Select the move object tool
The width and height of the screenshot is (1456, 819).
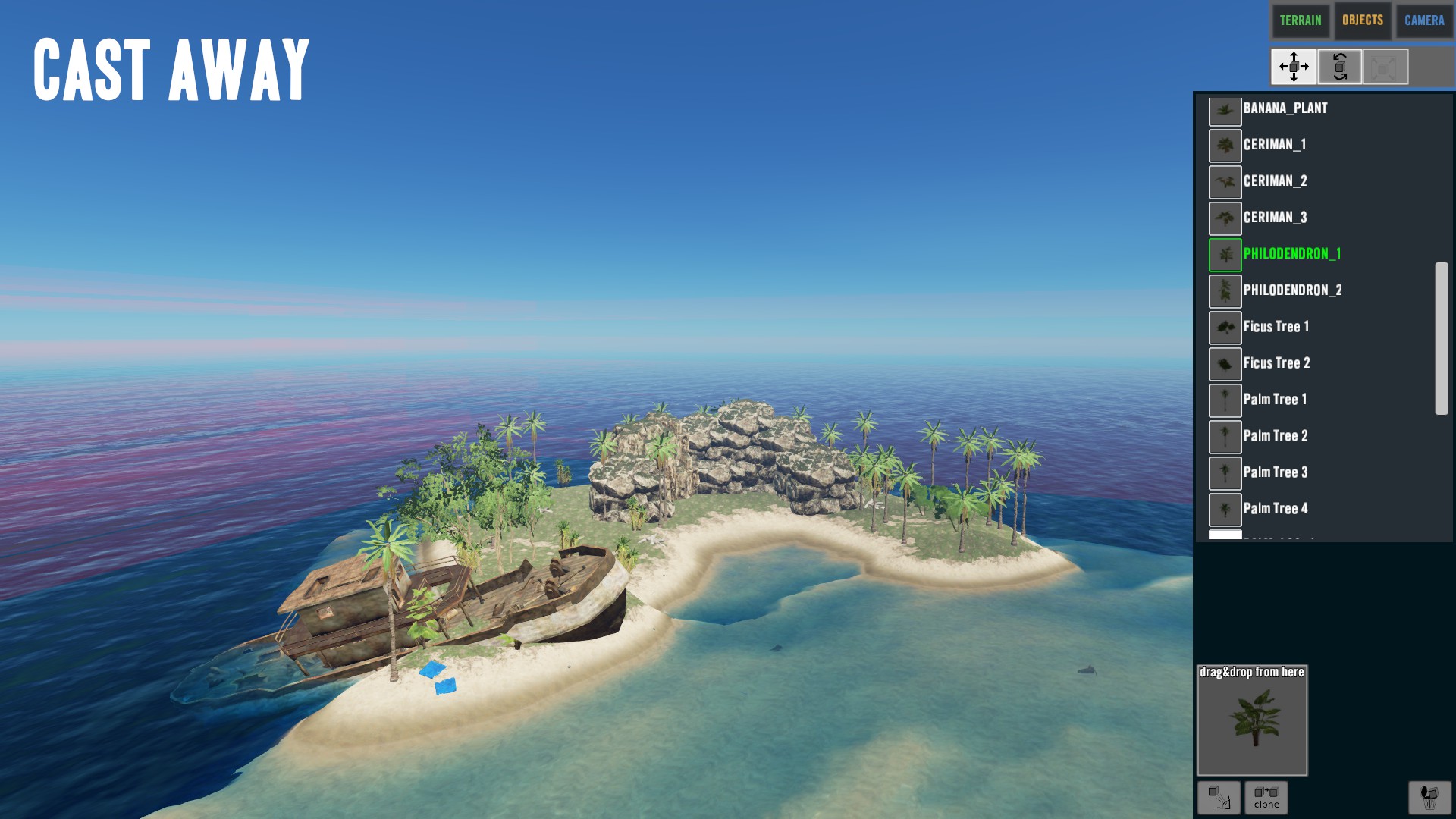pyautogui.click(x=1294, y=67)
